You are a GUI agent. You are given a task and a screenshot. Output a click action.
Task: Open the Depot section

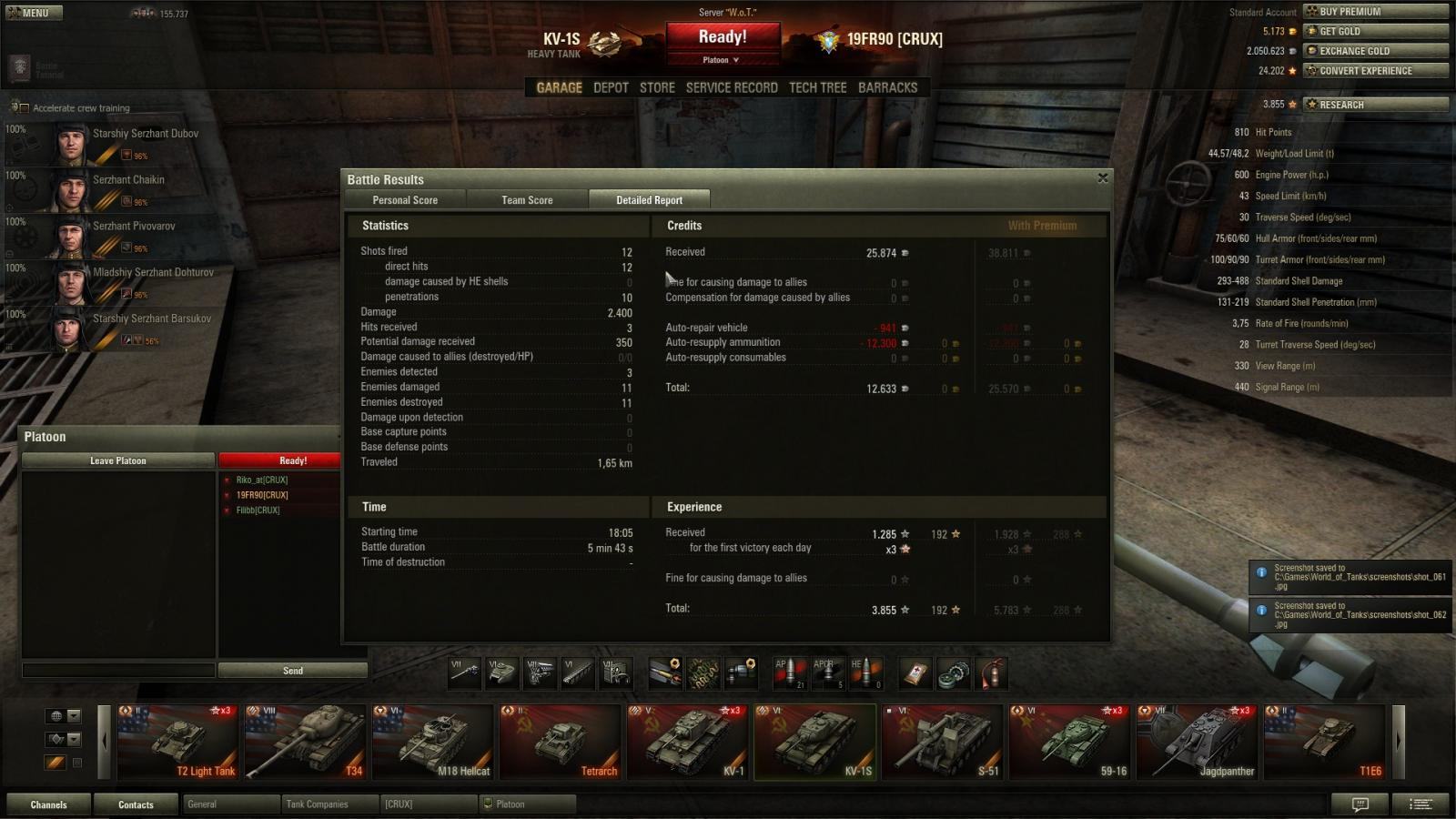click(611, 87)
